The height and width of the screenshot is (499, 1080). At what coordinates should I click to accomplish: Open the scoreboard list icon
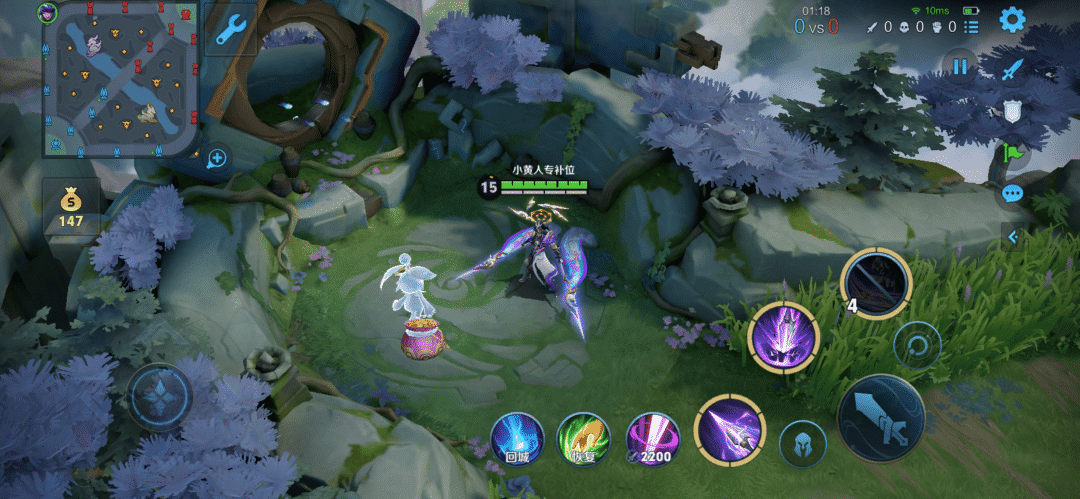pyautogui.click(x=971, y=27)
